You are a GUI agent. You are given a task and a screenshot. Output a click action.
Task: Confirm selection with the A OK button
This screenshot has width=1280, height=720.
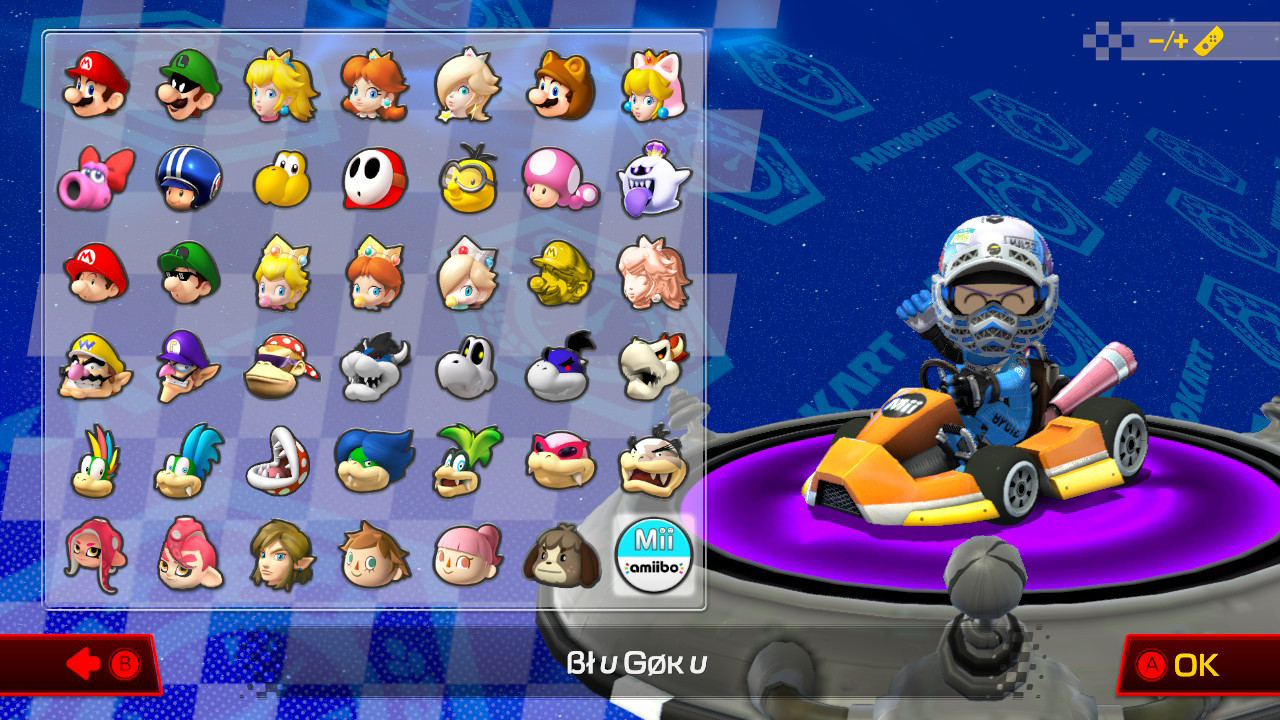point(1180,662)
